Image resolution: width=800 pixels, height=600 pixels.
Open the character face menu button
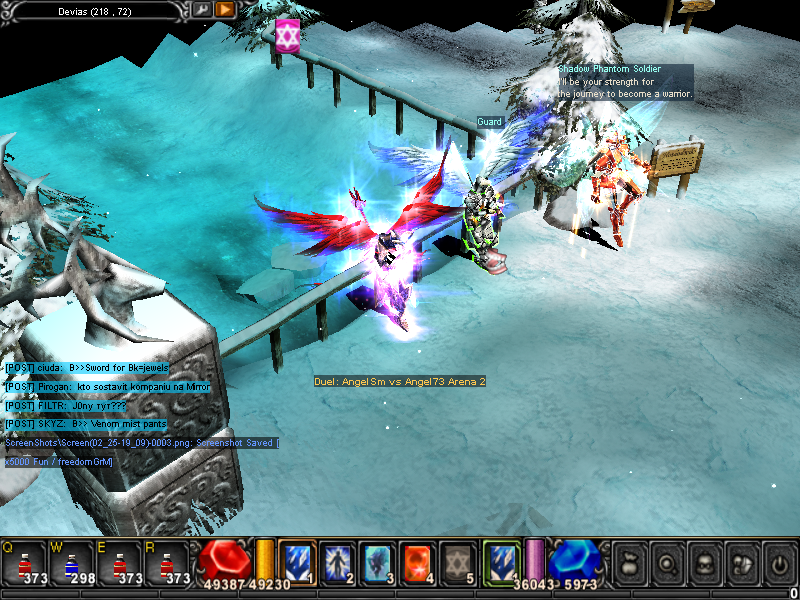click(703, 563)
